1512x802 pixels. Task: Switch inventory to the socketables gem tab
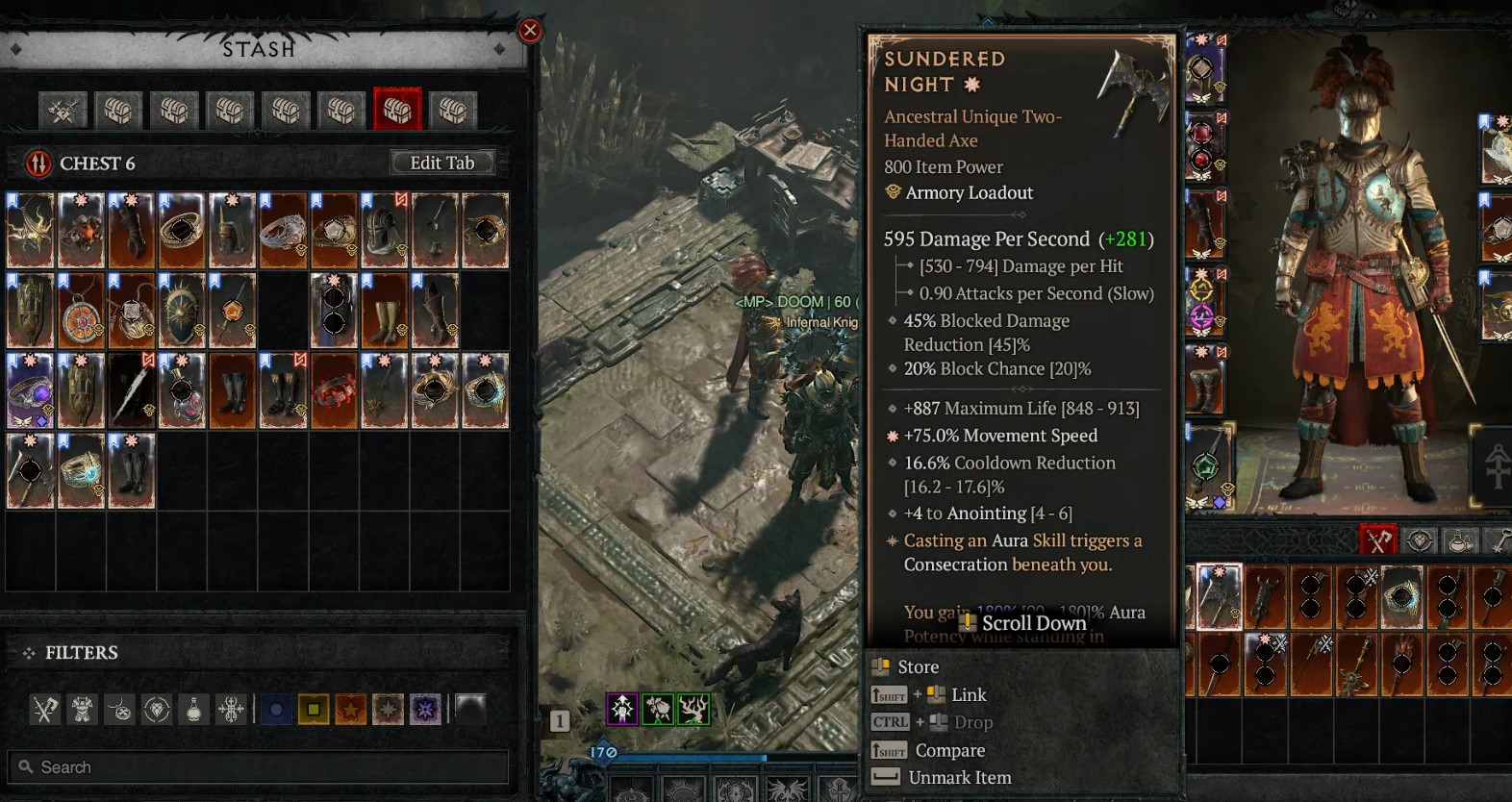click(x=1420, y=540)
